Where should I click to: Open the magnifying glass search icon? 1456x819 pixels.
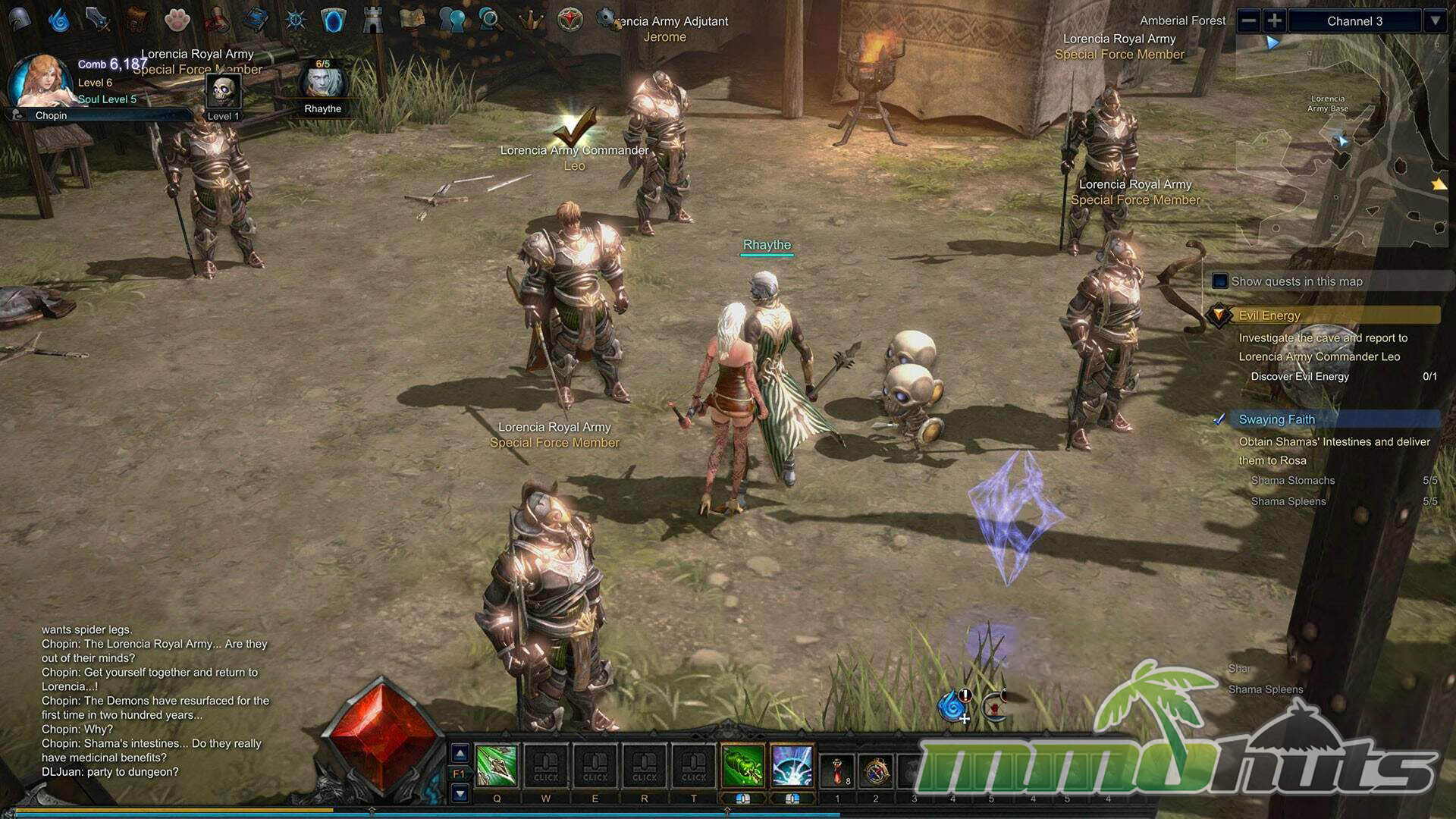(x=491, y=20)
